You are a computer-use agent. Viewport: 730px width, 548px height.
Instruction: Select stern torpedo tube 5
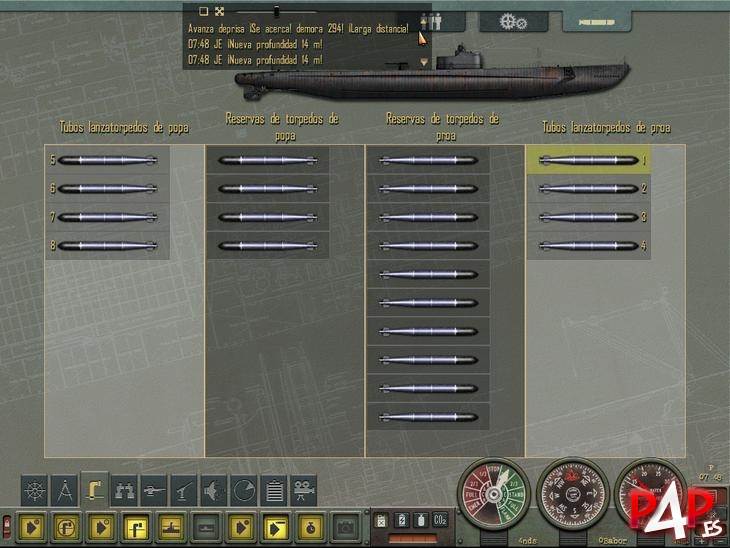tap(107, 160)
